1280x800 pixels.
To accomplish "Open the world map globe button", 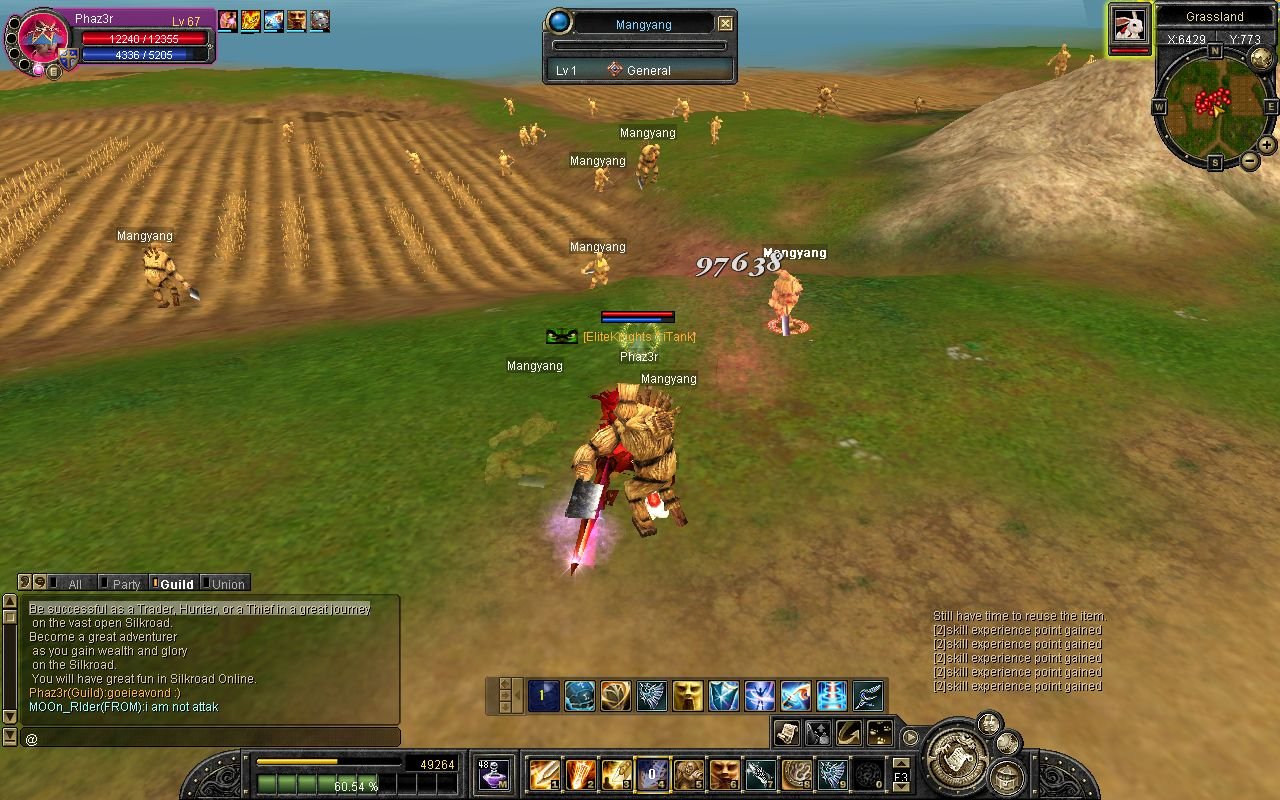I will coord(1262,59).
